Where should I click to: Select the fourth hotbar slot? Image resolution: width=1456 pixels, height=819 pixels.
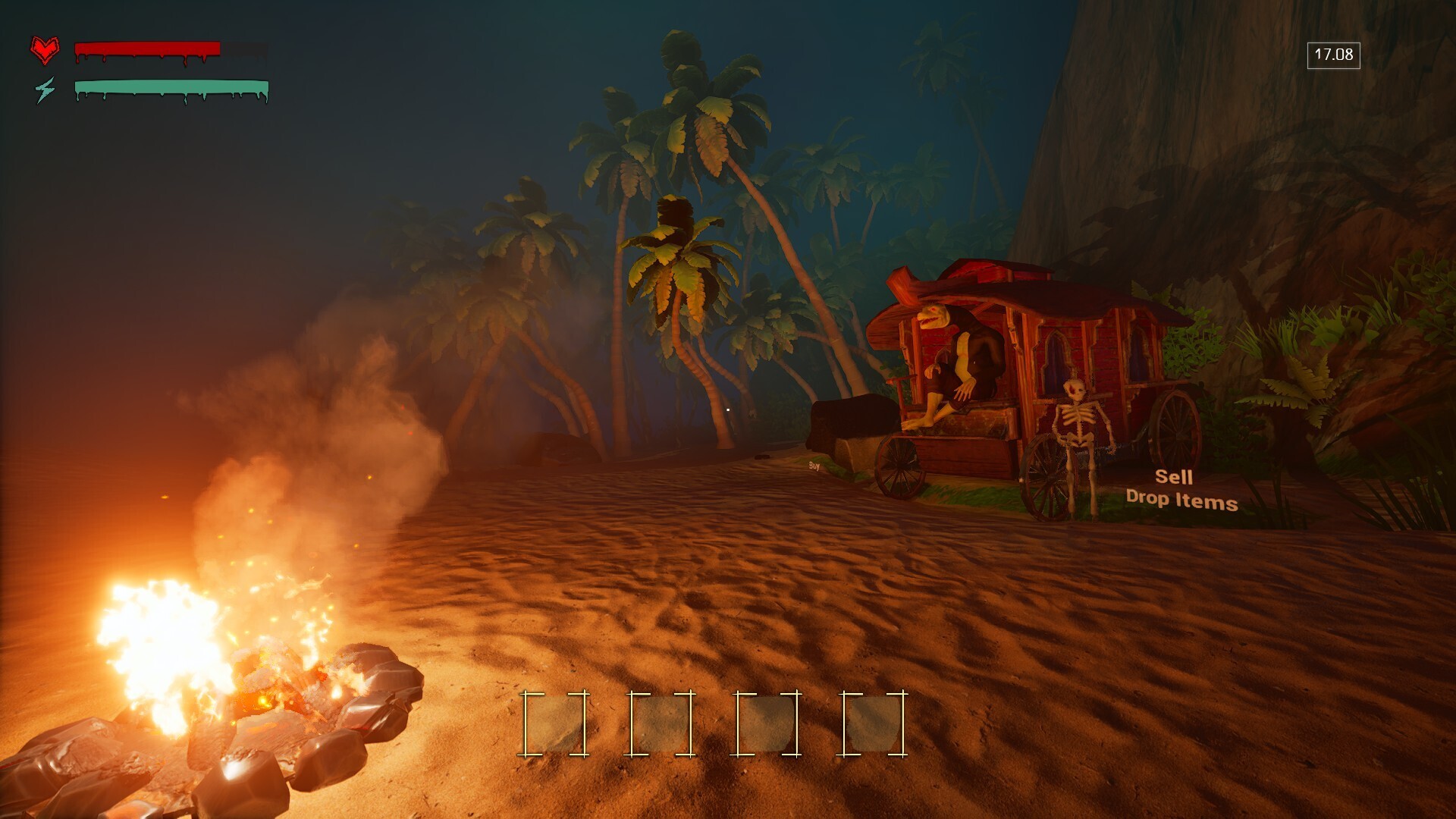point(874,724)
